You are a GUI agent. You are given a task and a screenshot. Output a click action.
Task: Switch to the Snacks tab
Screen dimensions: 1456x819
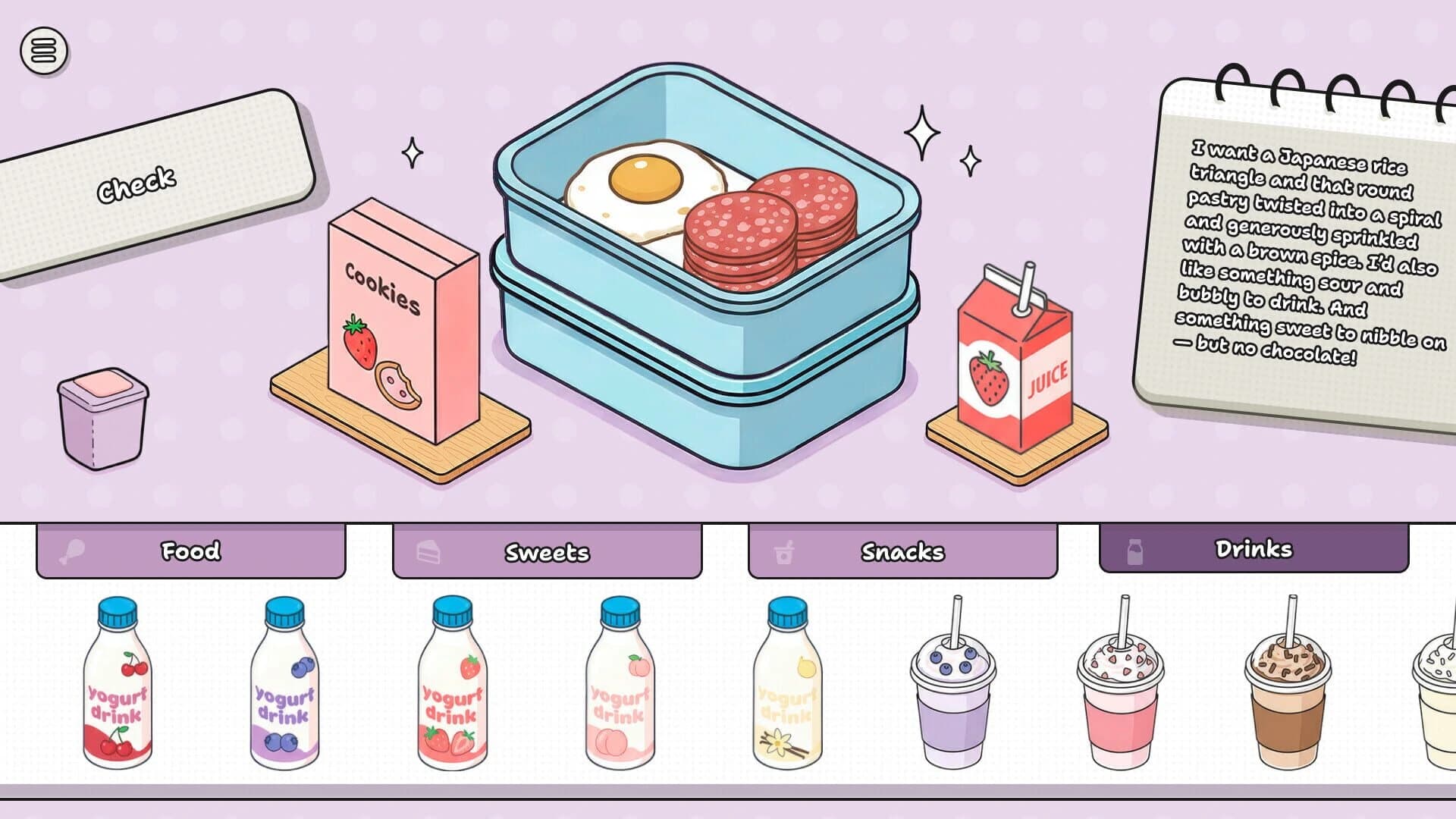tap(902, 553)
